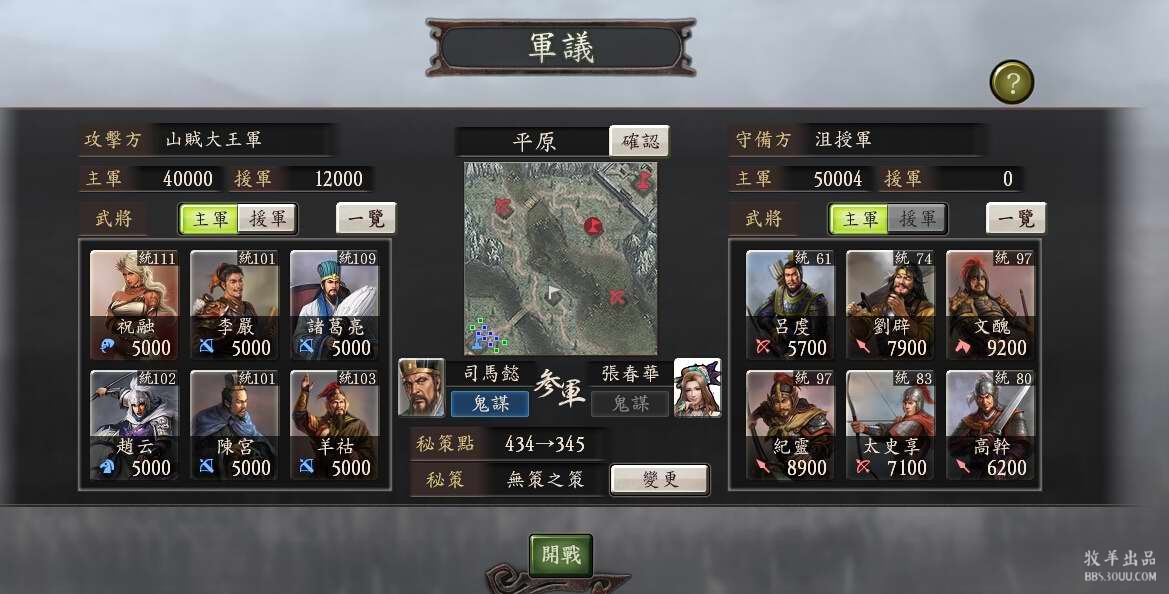The image size is (1169, 594).
Task: Click the 司馬懿 advisor portrait
Action: [421, 387]
